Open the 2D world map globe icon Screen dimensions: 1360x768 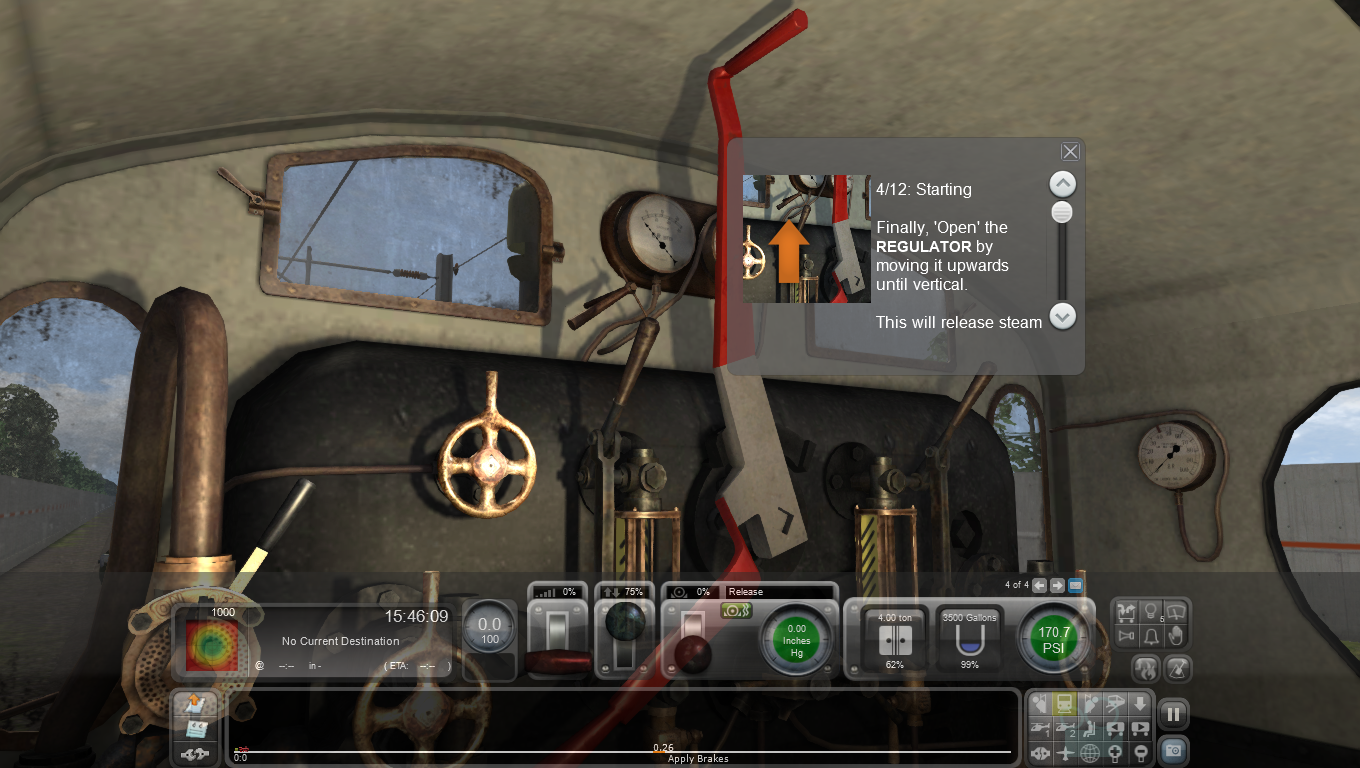[1090, 753]
